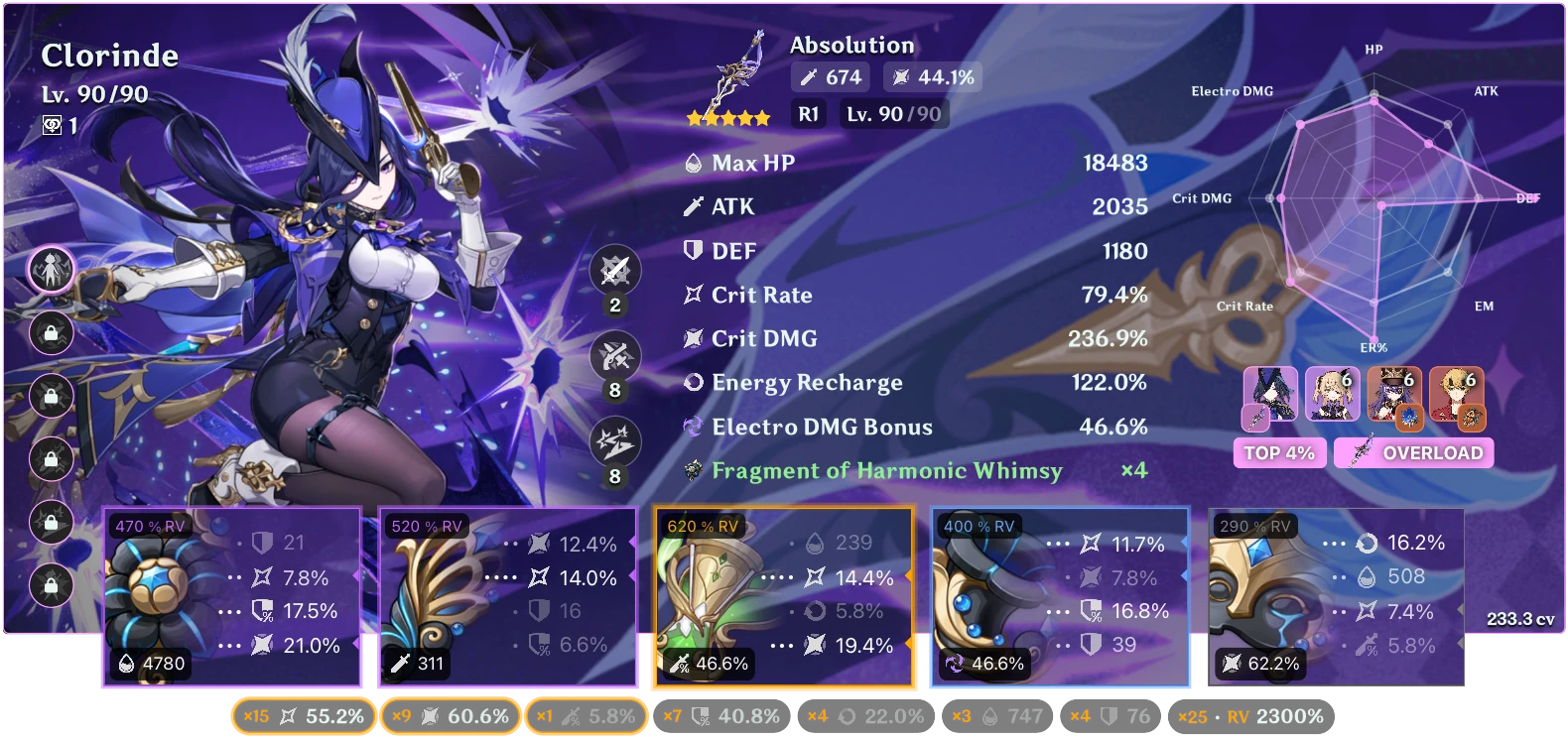Image resolution: width=1568 pixels, height=741 pixels.
Task: Click the OVERLOAD team composition badge
Action: (x=1413, y=452)
